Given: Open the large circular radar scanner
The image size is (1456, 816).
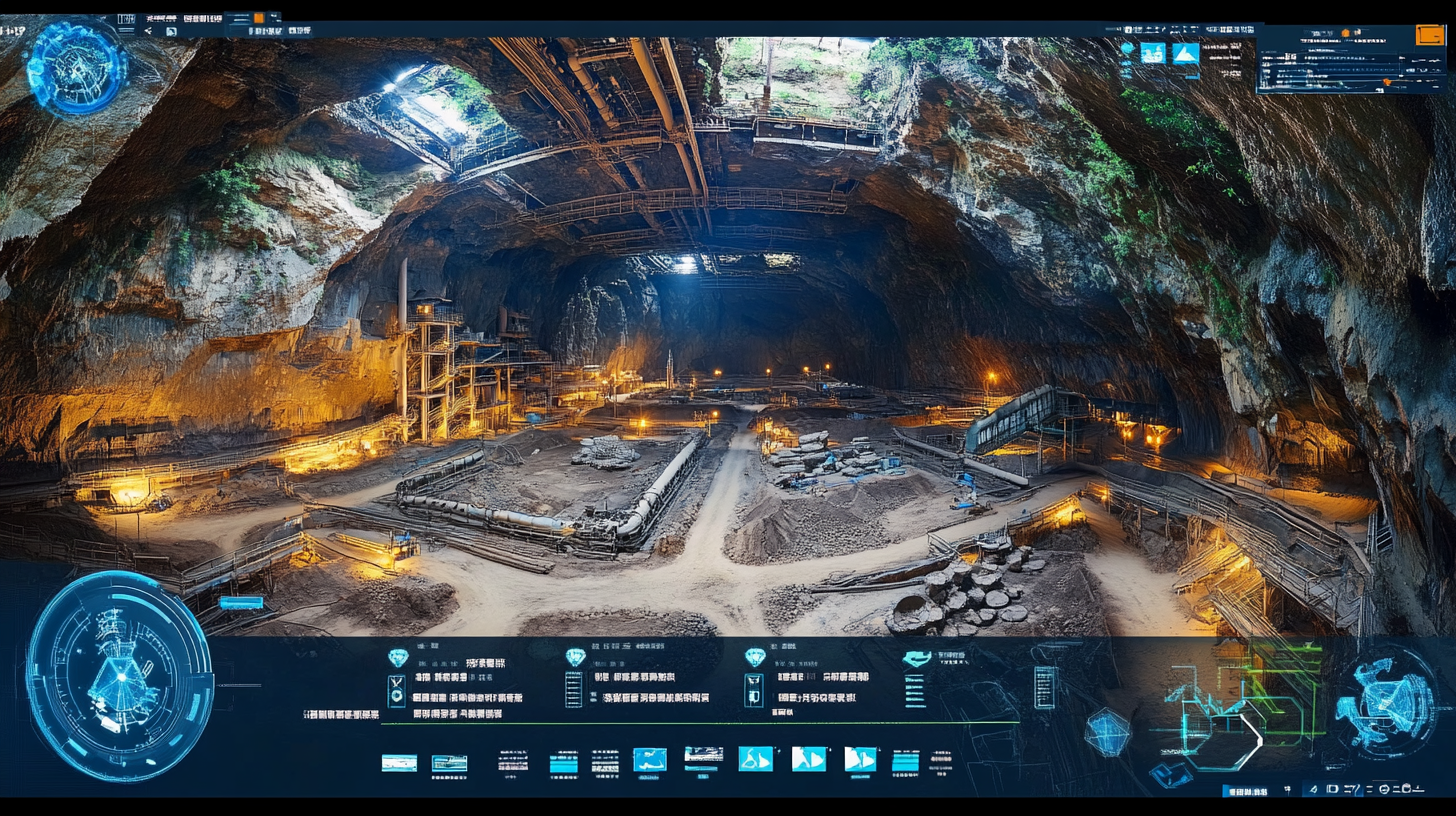Looking at the screenshot, I should click(119, 675).
